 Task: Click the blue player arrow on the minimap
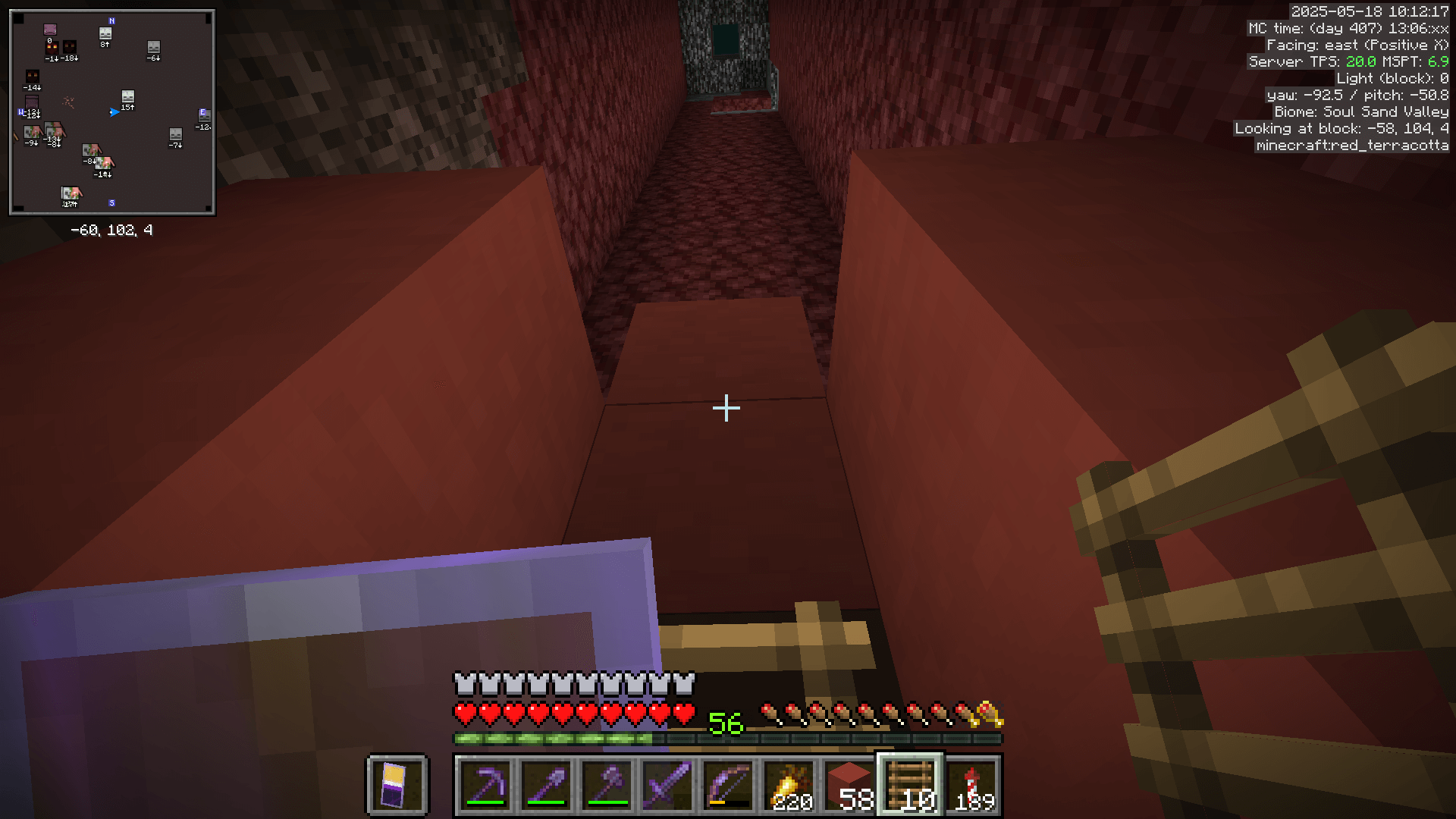[x=115, y=112]
